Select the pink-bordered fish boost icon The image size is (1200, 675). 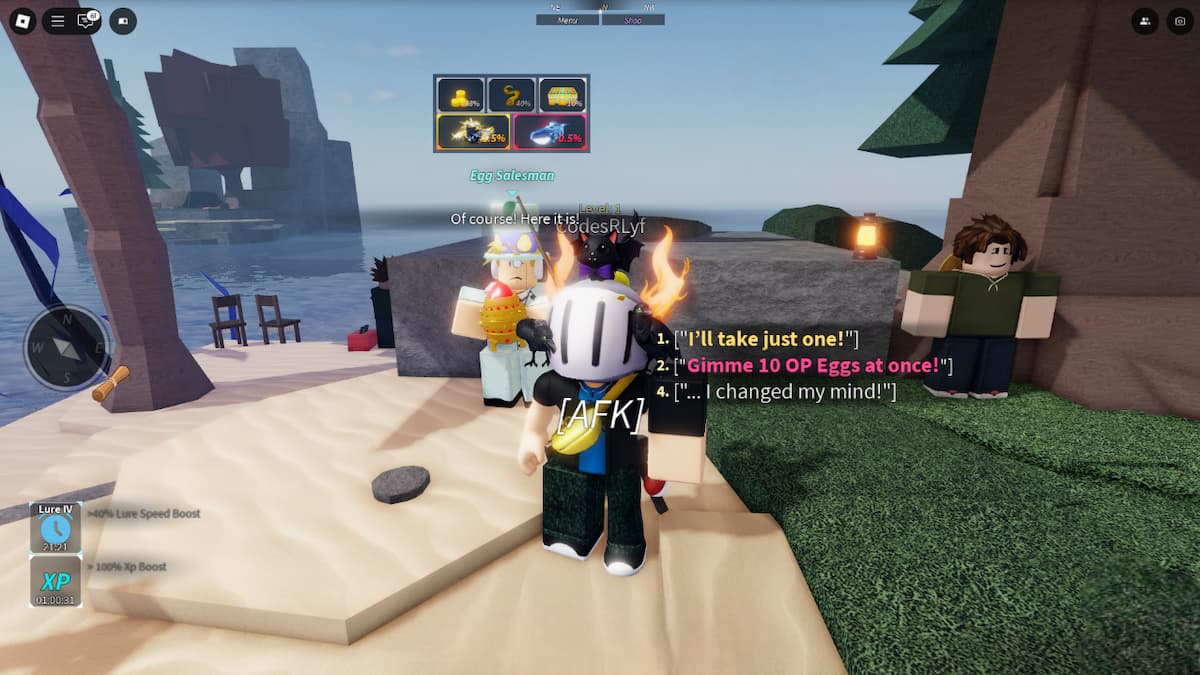[549, 132]
